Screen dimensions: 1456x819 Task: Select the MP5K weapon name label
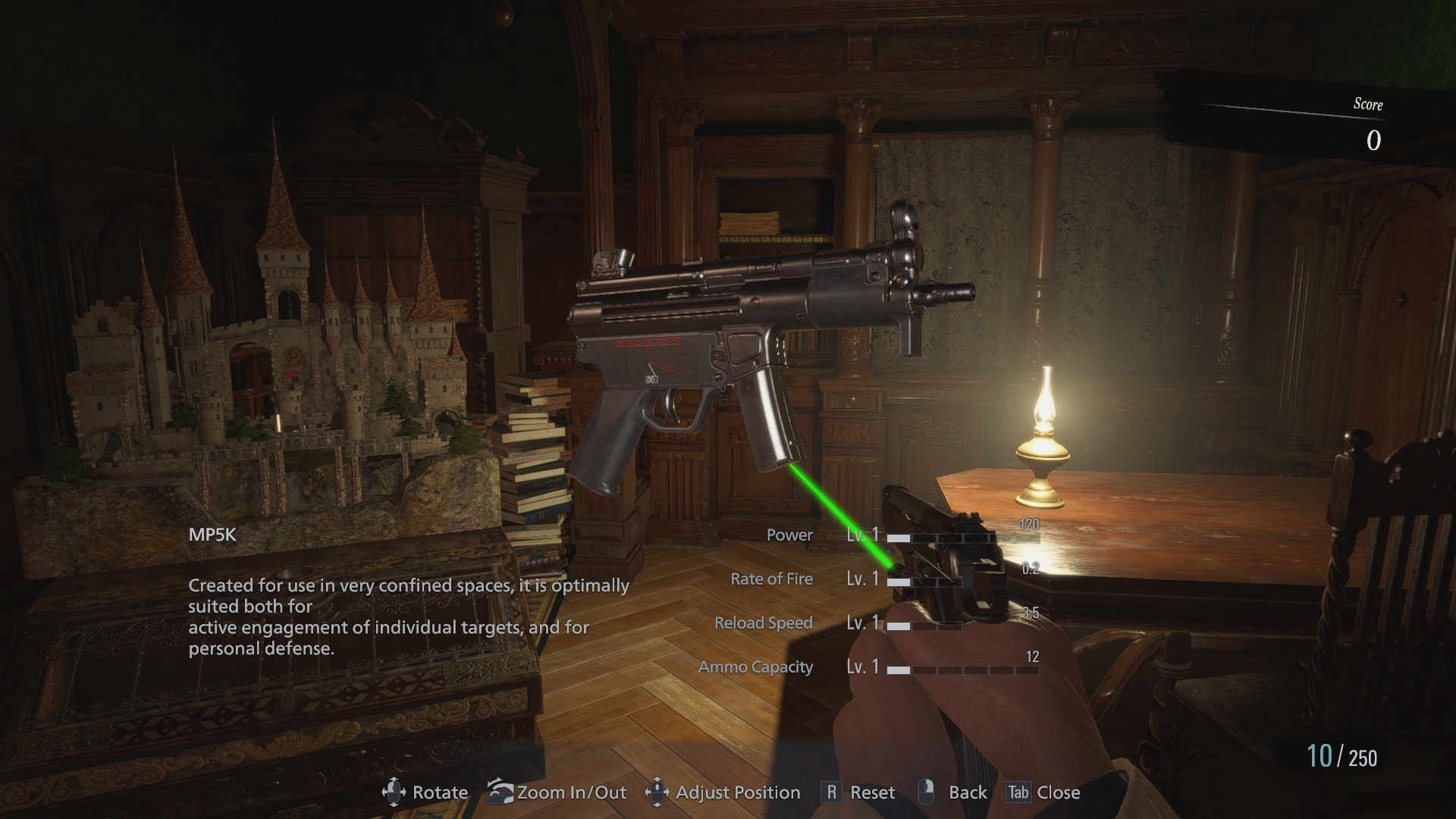point(212,535)
